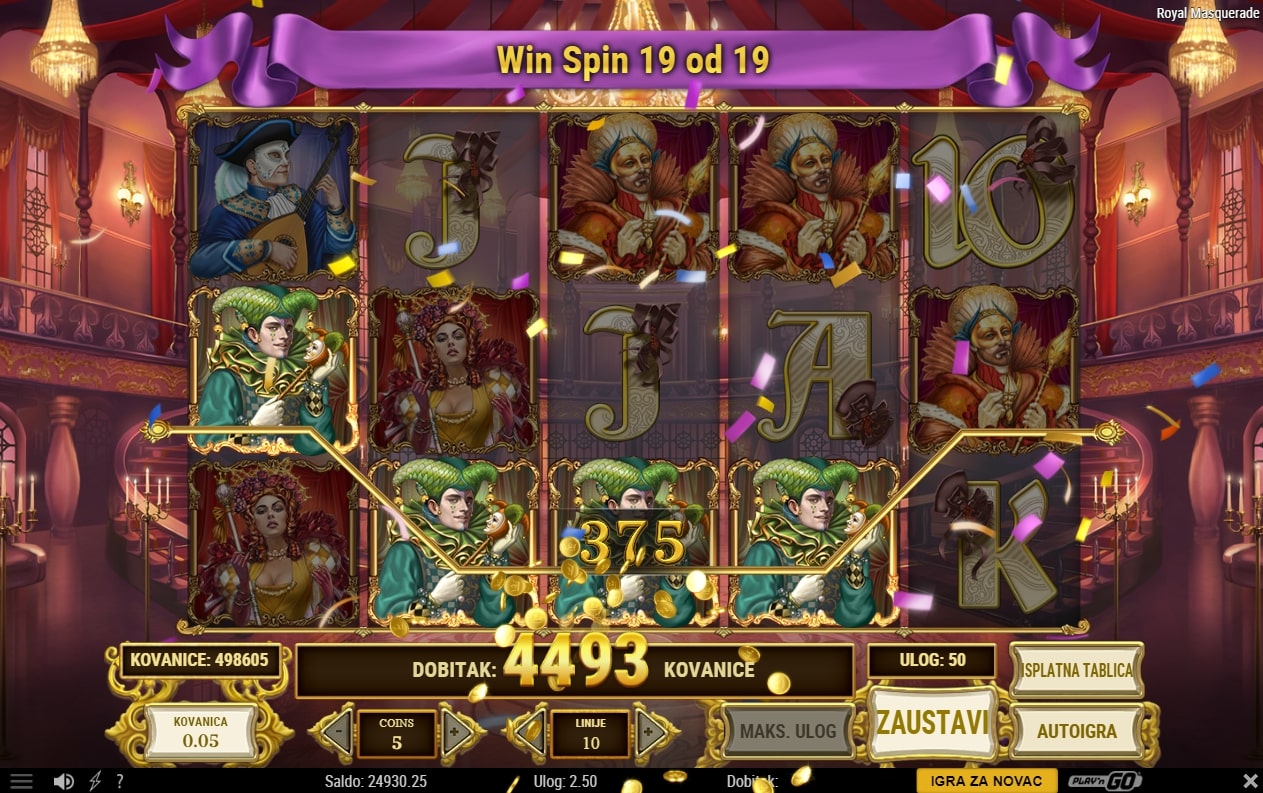Raise the number of Linije paylines
The image size is (1263, 793).
(x=649, y=733)
